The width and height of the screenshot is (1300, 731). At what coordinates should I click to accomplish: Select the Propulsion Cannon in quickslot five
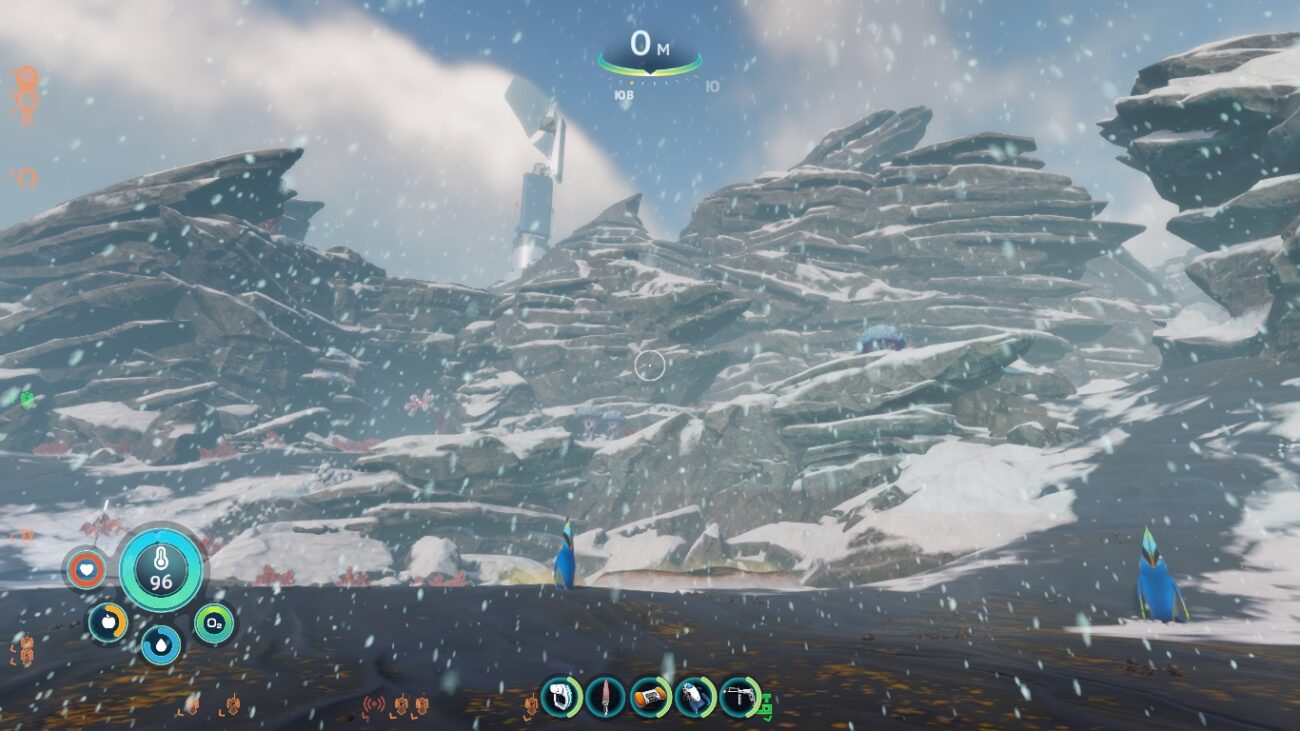(741, 697)
